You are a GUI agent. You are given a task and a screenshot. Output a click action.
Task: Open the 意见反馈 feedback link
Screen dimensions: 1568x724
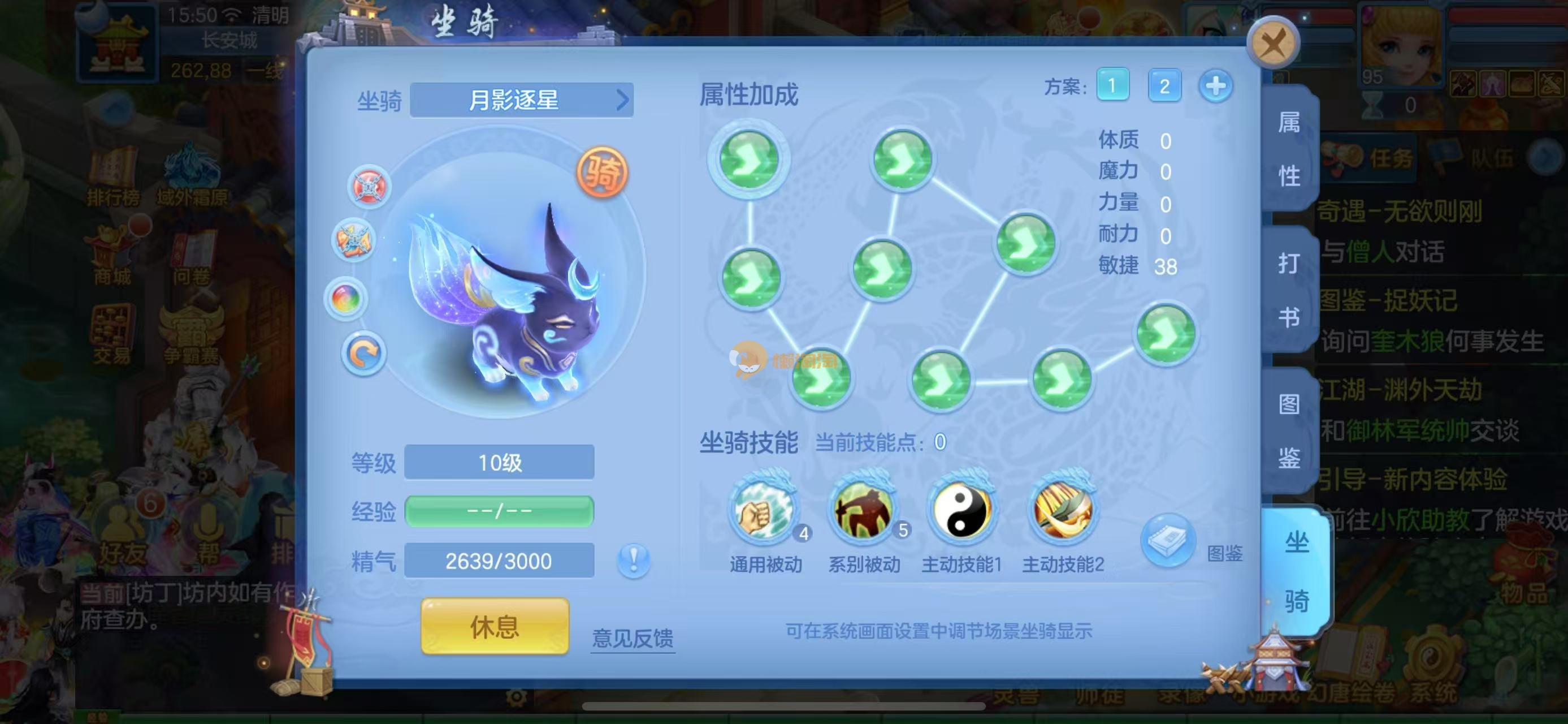coord(633,638)
